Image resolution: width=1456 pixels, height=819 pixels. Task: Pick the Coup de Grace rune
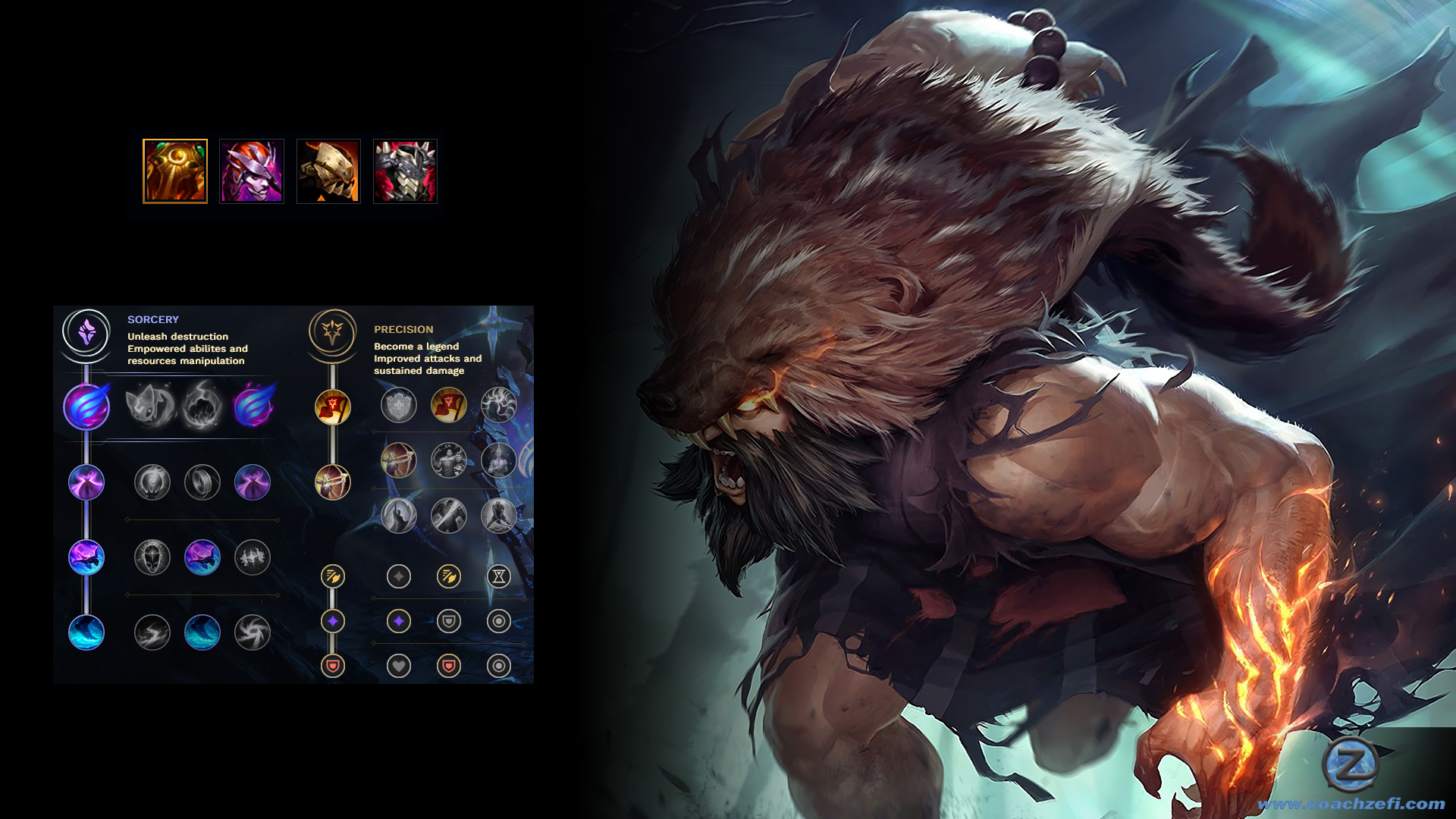click(x=399, y=516)
